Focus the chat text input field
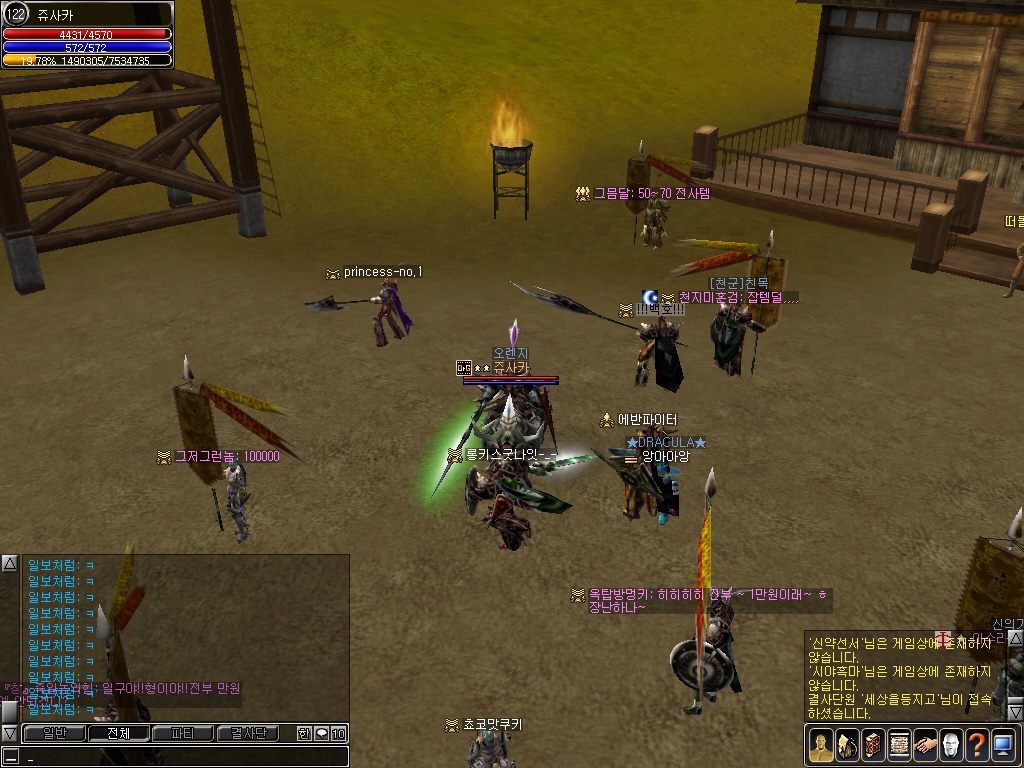 click(x=180, y=757)
